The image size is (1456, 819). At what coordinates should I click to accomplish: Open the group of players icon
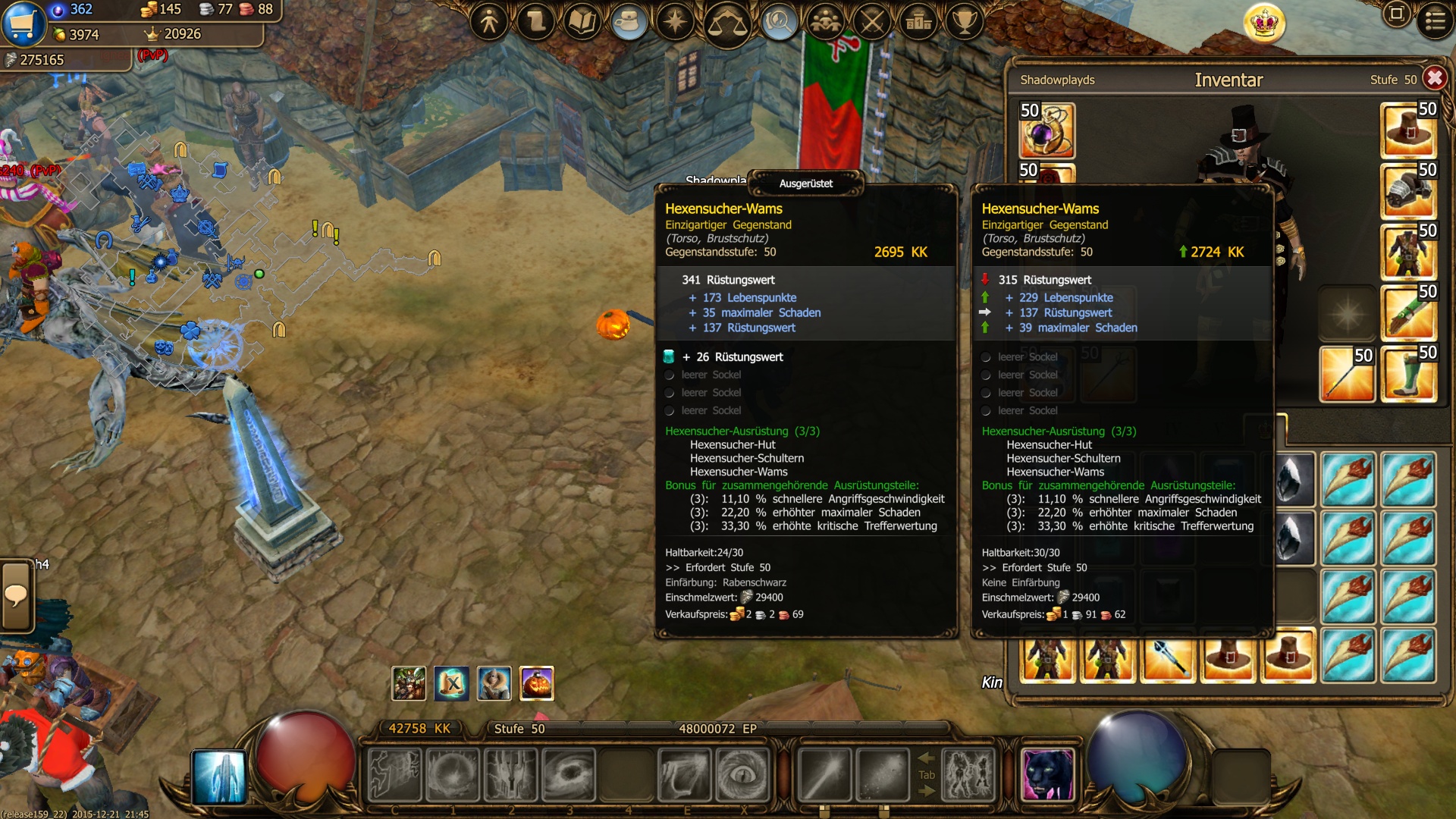point(825,22)
